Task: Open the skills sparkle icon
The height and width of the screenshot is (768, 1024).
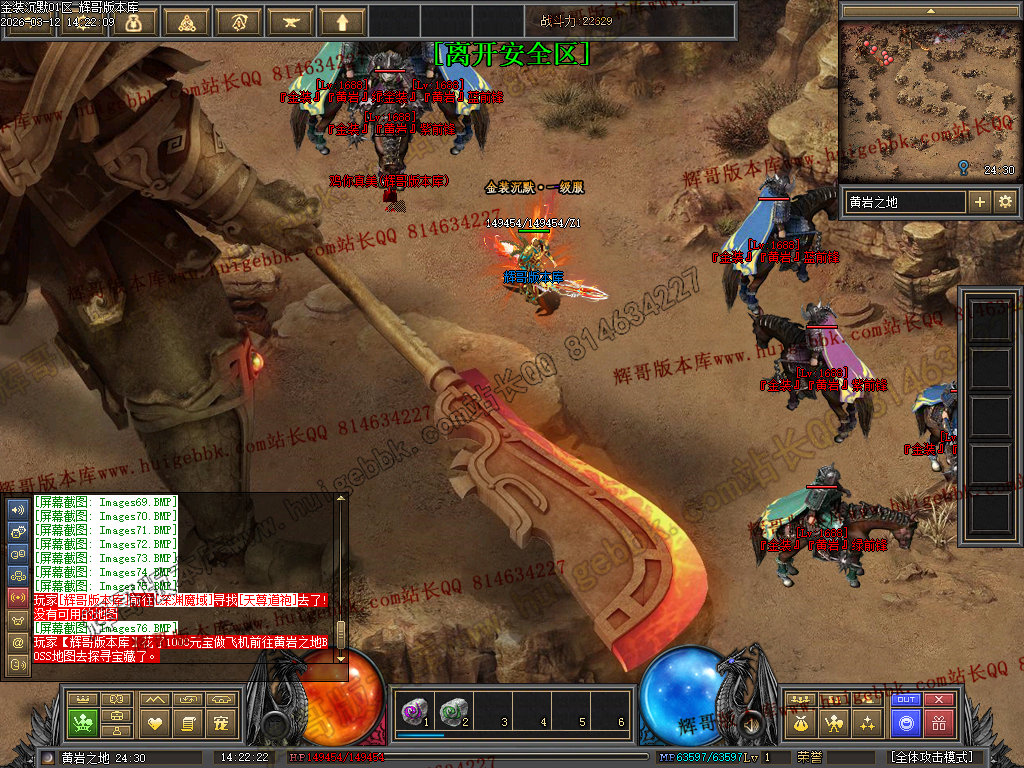Action: [868, 722]
